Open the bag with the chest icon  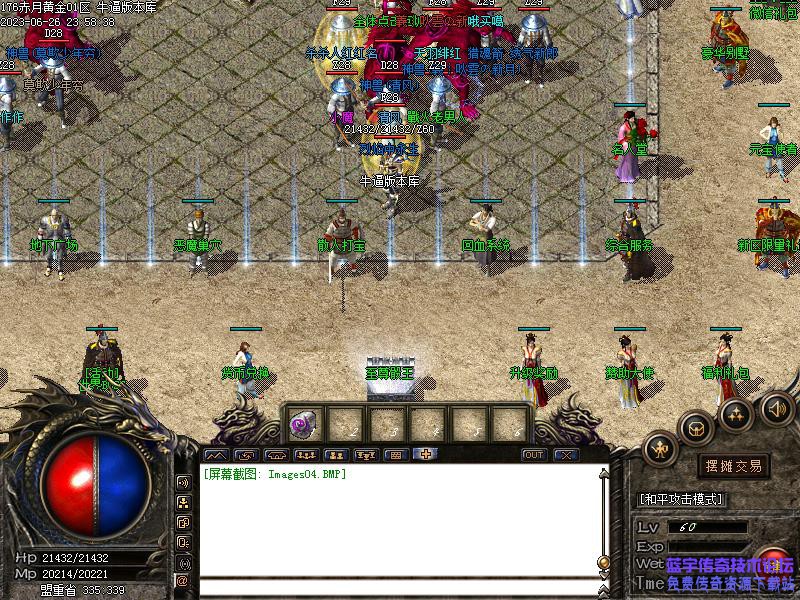click(x=695, y=427)
